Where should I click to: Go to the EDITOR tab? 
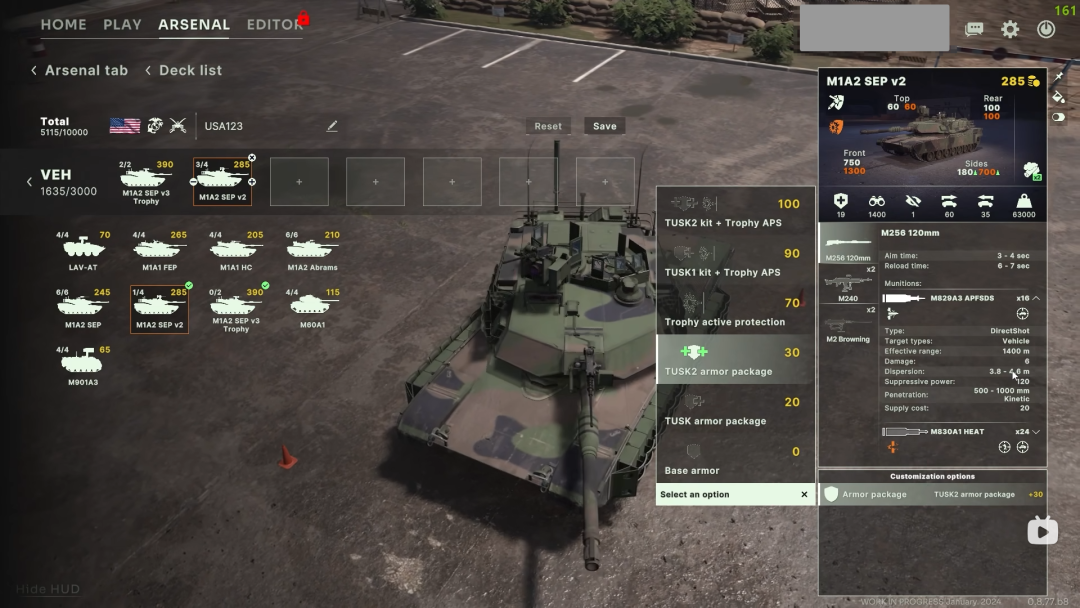pyautogui.click(x=274, y=24)
